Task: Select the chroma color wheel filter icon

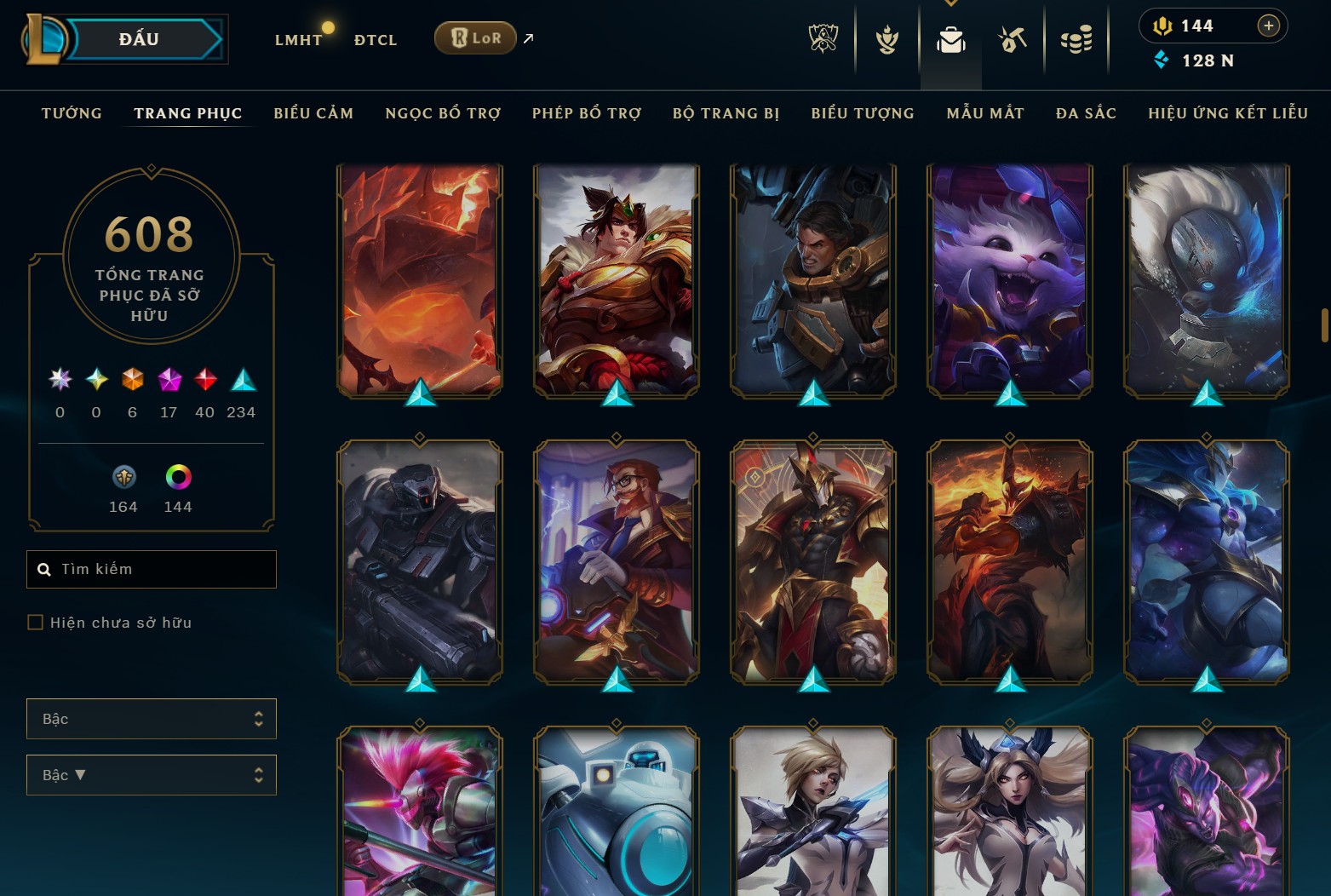Action: click(x=177, y=477)
